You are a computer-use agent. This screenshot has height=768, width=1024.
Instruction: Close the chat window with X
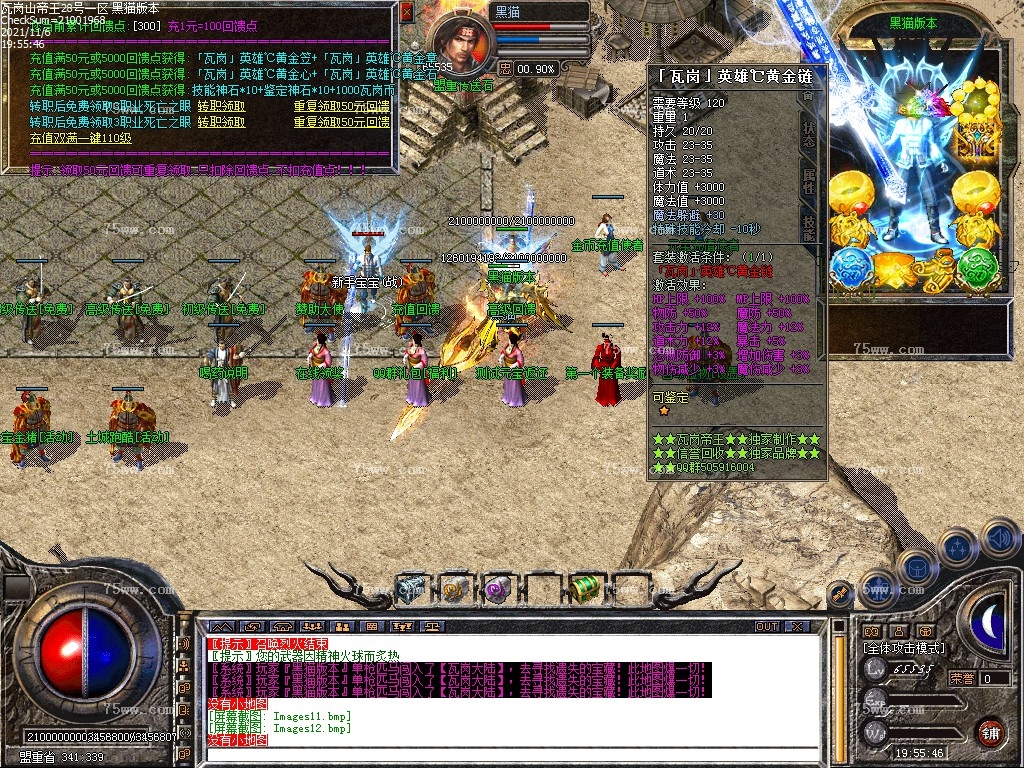pos(797,626)
